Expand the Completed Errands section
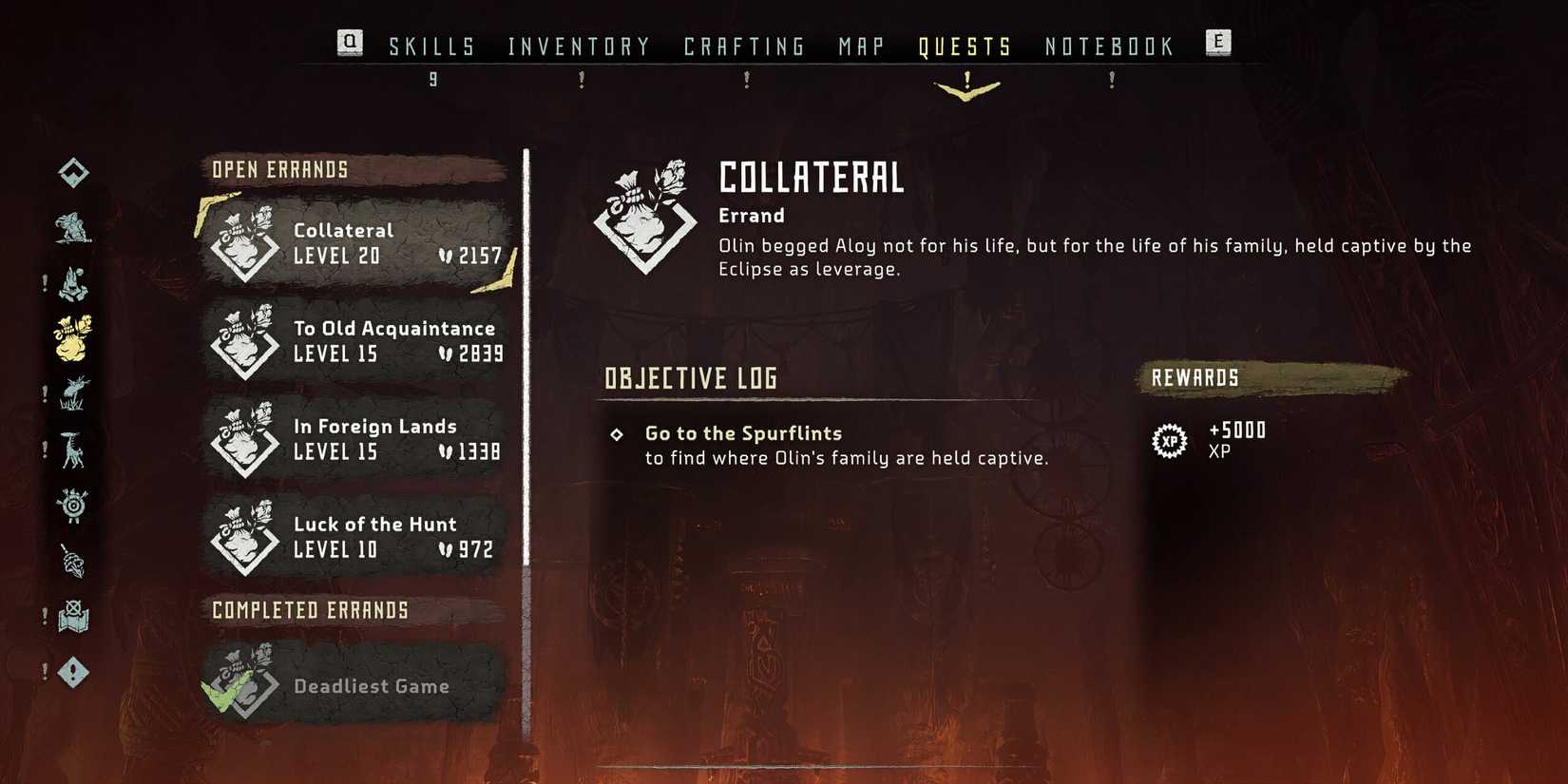 [x=312, y=609]
